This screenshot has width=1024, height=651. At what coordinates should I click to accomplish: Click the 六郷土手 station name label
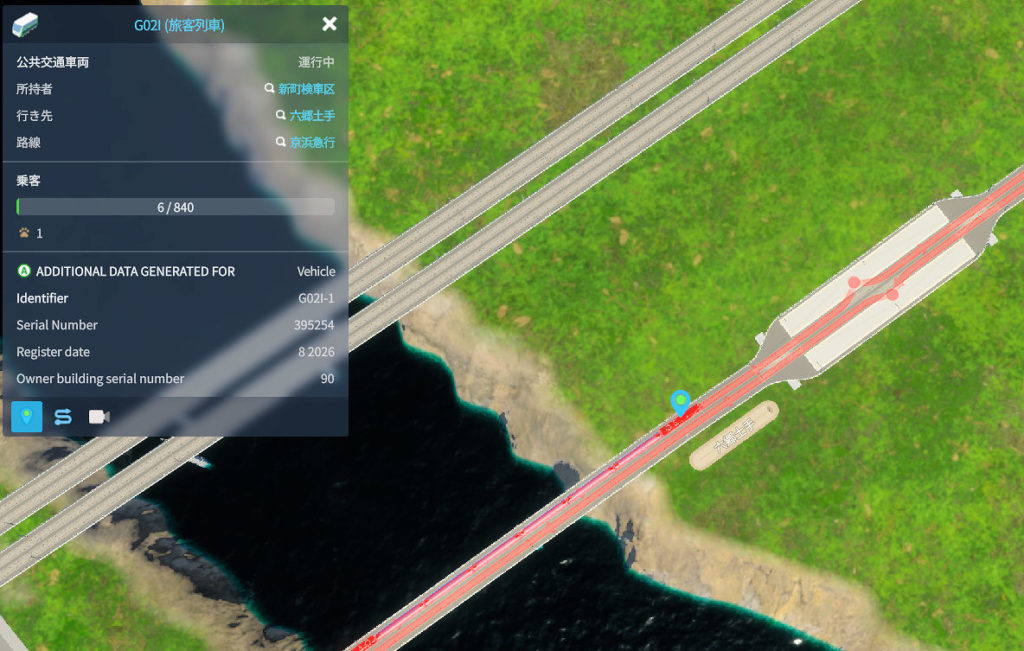[x=734, y=435]
